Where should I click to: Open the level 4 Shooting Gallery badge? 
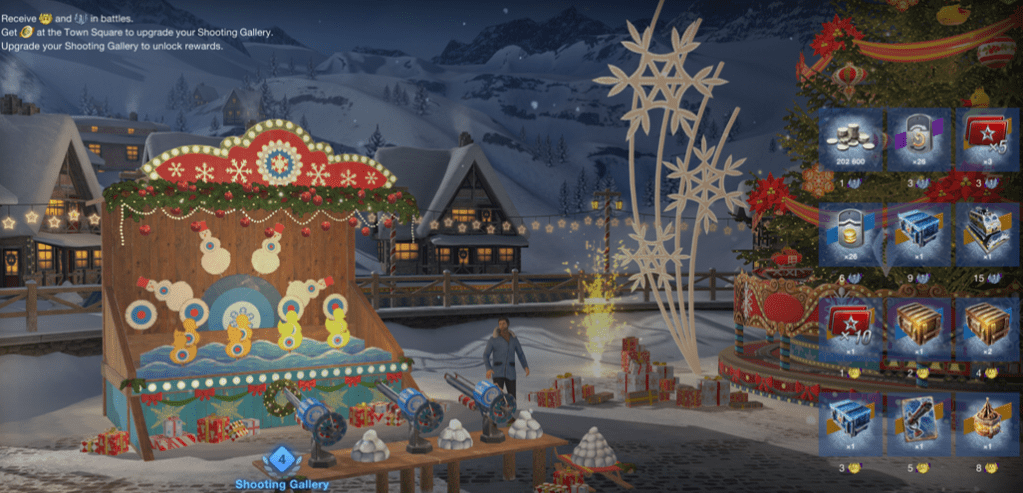(x=284, y=461)
